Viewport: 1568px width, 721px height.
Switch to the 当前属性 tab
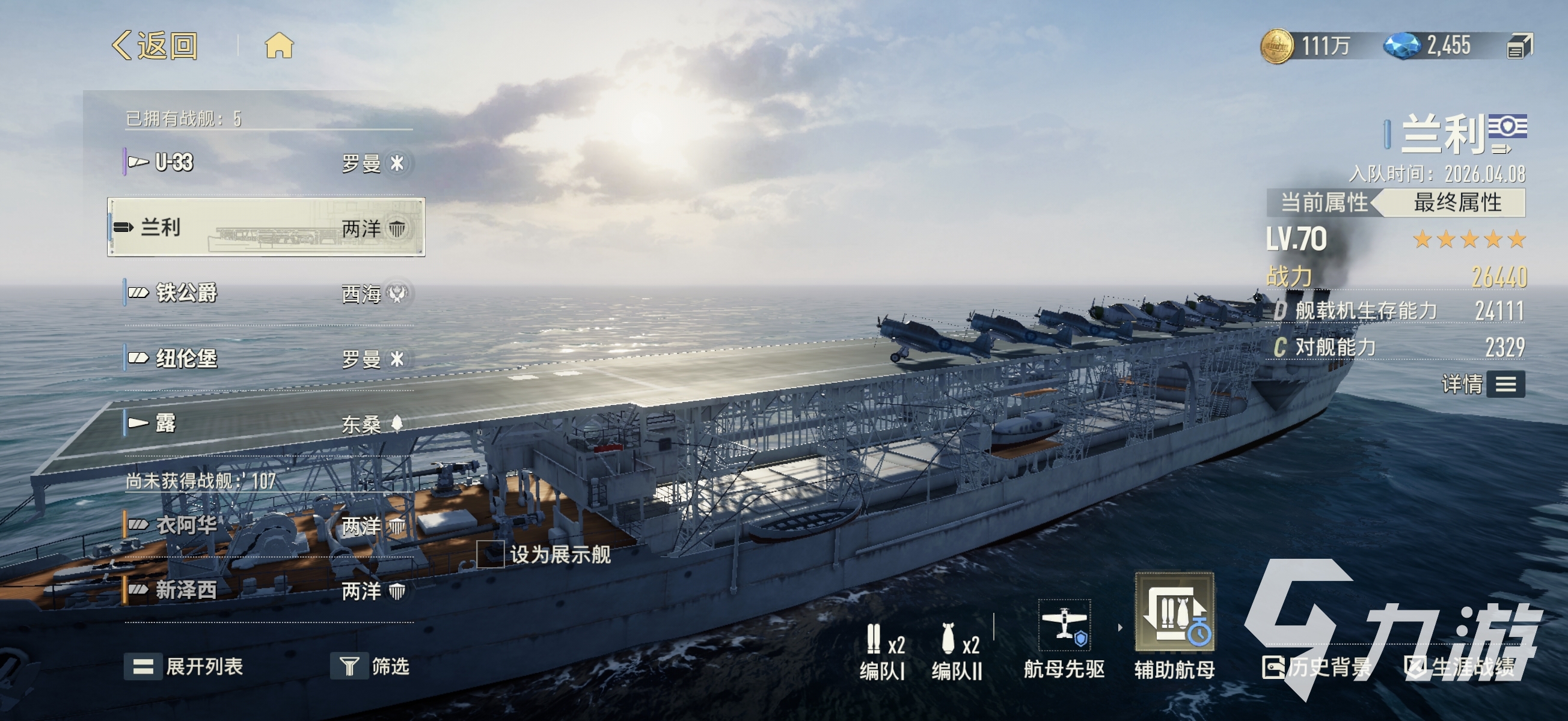point(1323,202)
